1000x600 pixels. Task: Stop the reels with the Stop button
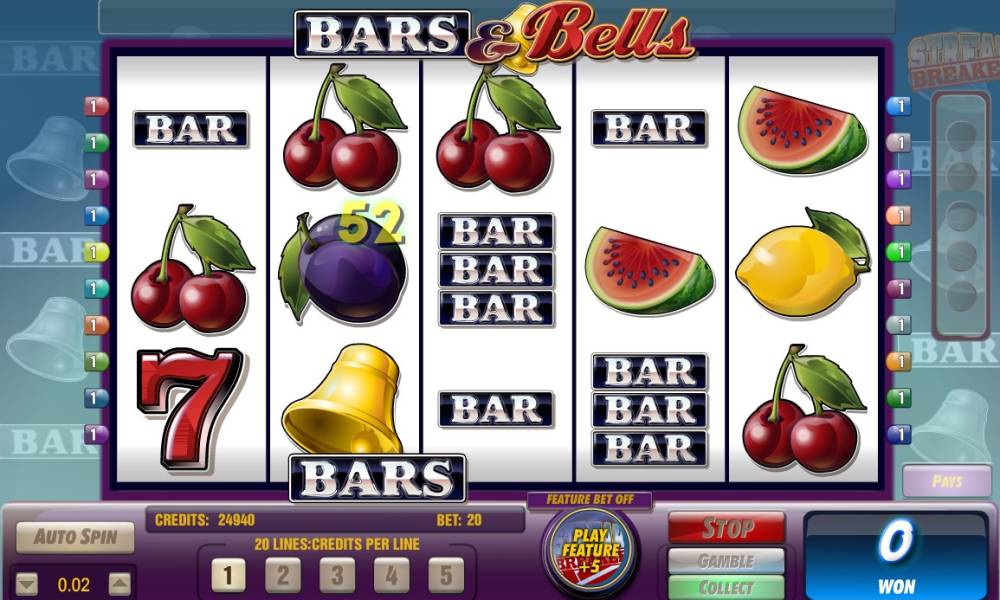pyautogui.click(x=726, y=528)
